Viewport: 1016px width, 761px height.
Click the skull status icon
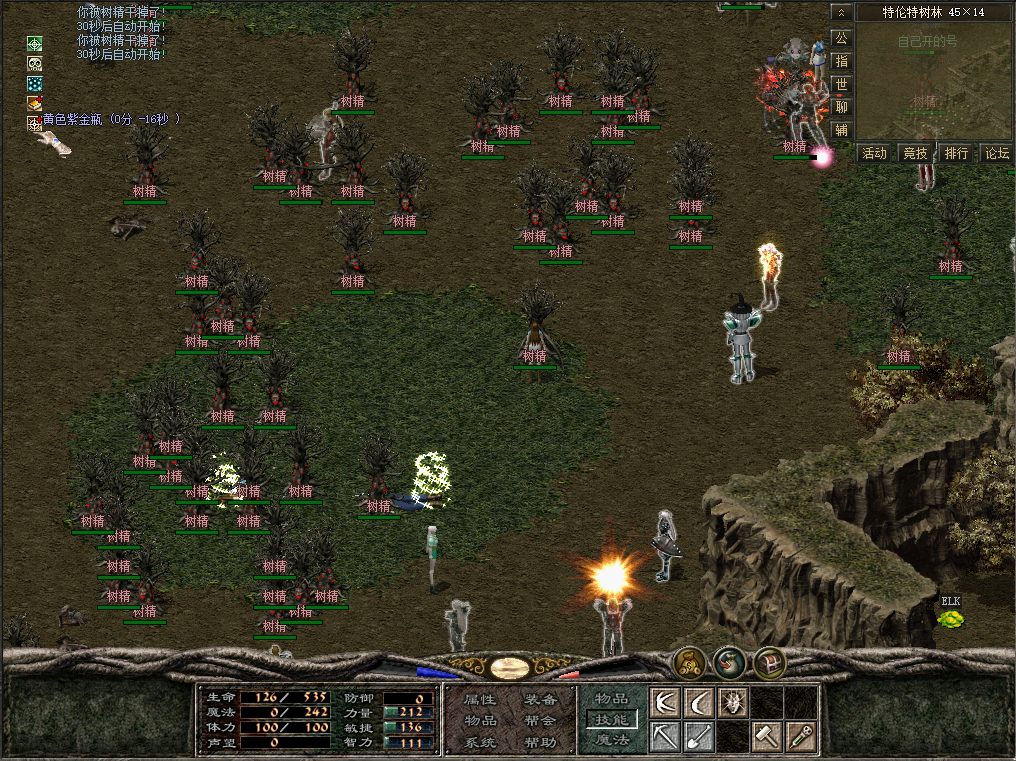[x=35, y=63]
